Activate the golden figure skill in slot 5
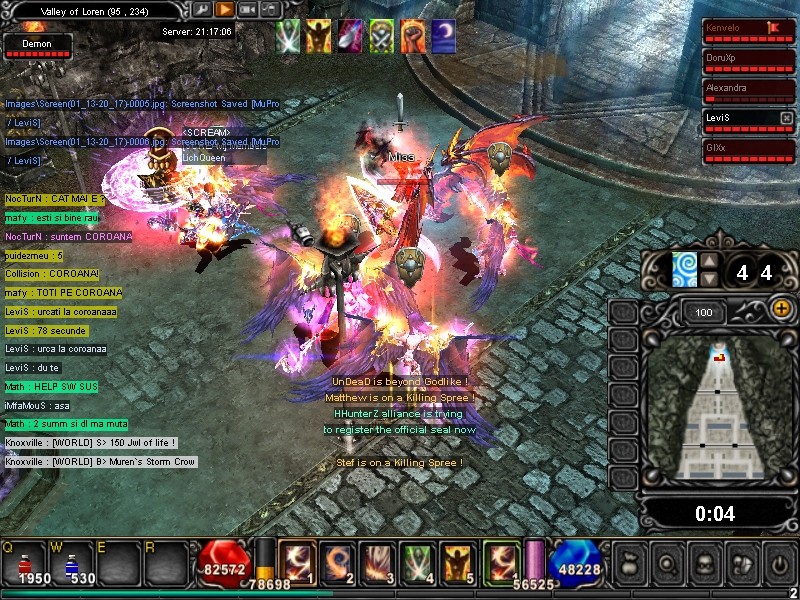Image resolution: width=800 pixels, height=600 pixels. pyautogui.click(x=458, y=562)
